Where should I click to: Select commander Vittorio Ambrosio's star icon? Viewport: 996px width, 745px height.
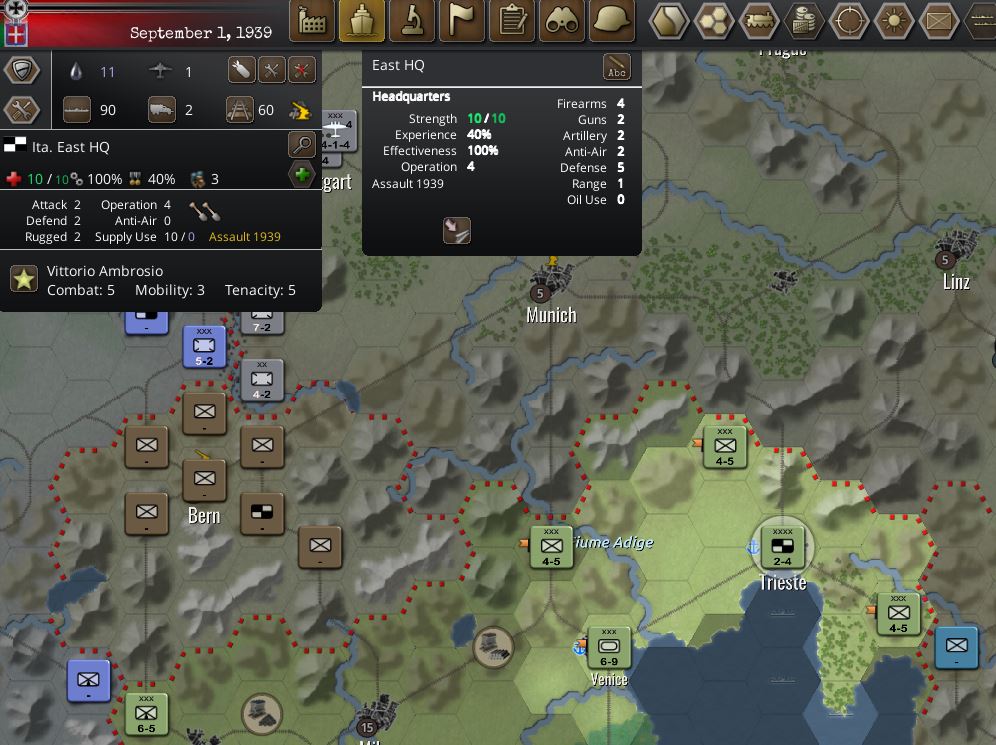(x=24, y=279)
